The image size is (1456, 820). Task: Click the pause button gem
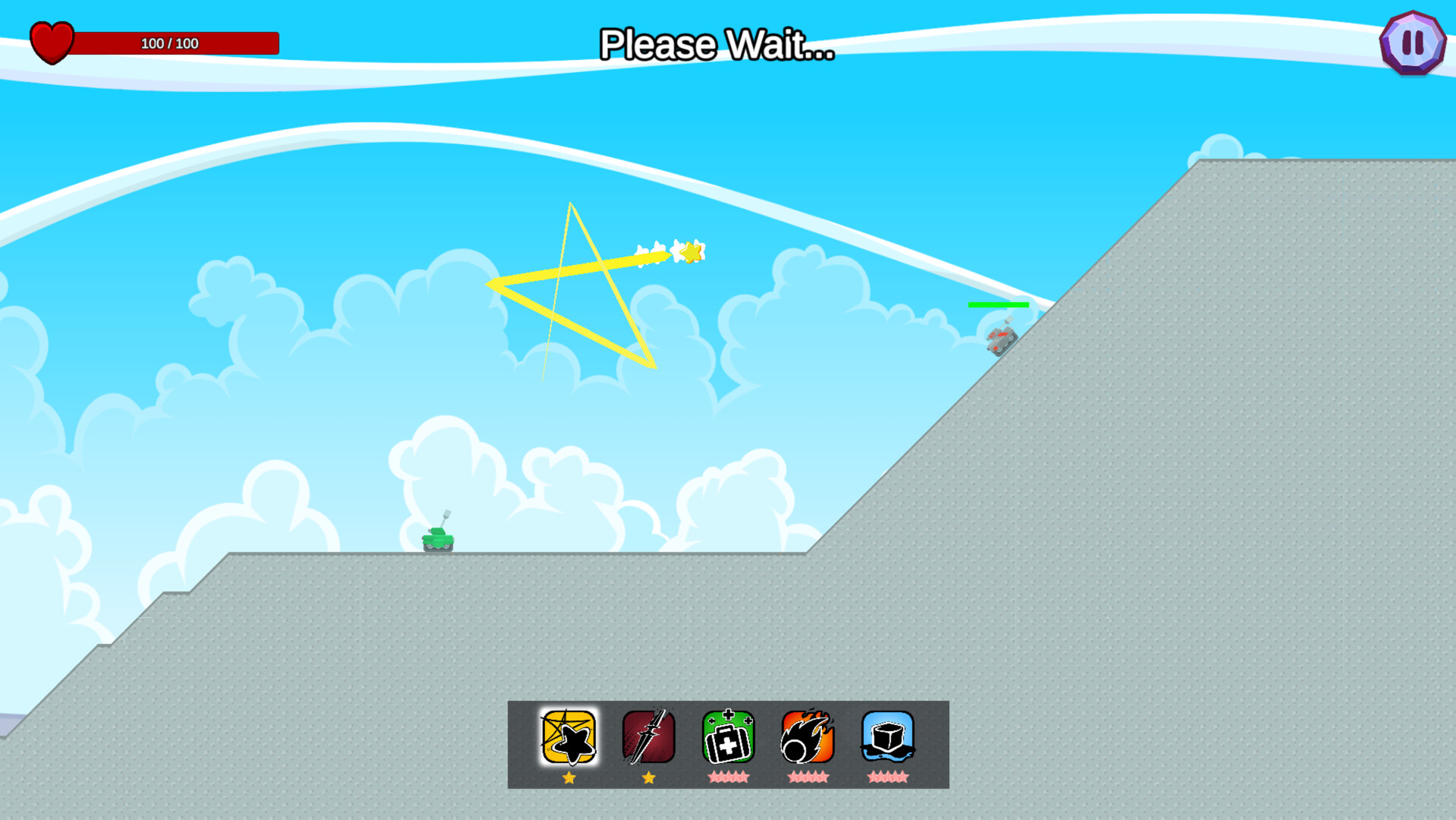1412,42
